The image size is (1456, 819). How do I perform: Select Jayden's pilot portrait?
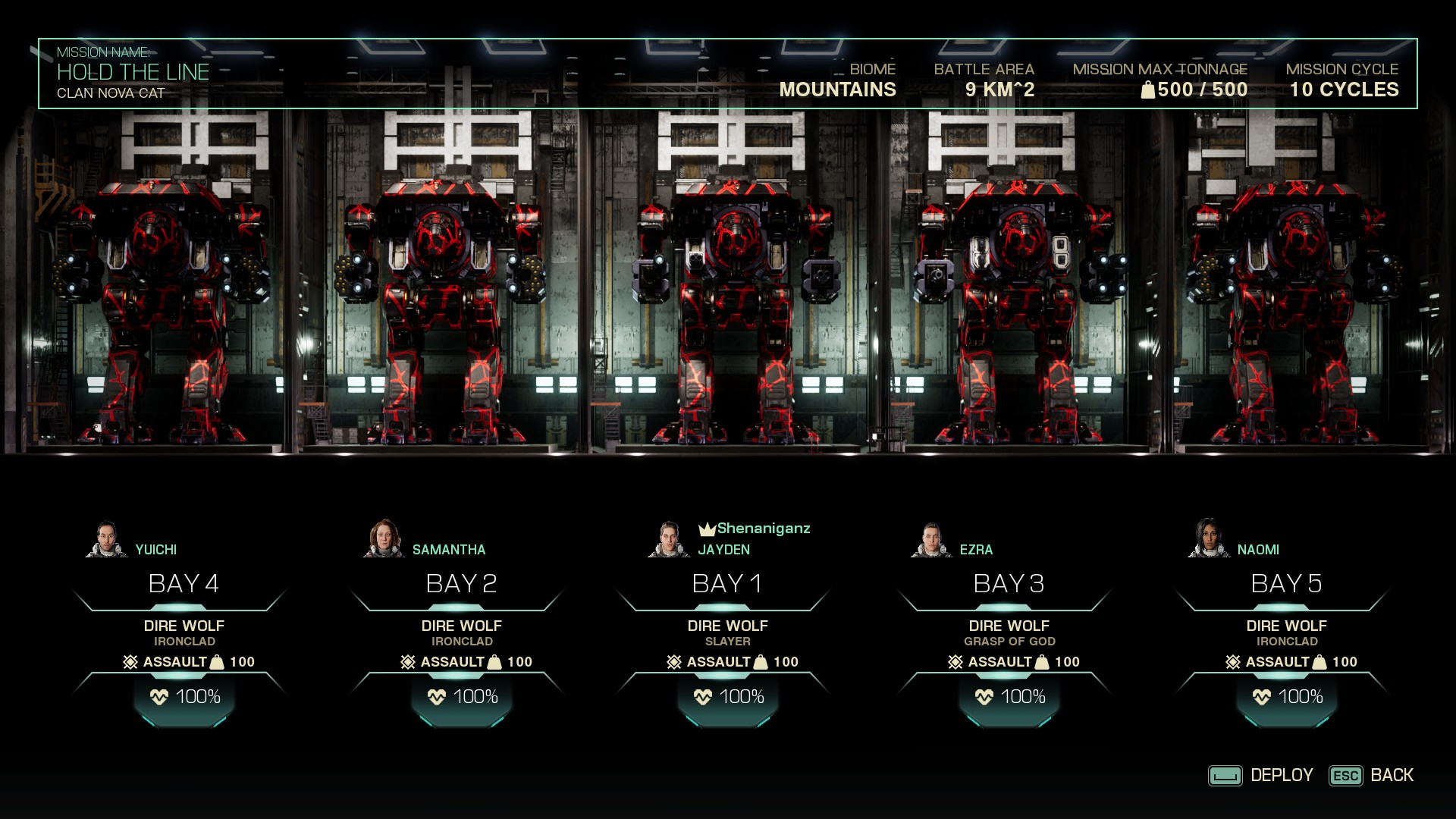[x=668, y=540]
